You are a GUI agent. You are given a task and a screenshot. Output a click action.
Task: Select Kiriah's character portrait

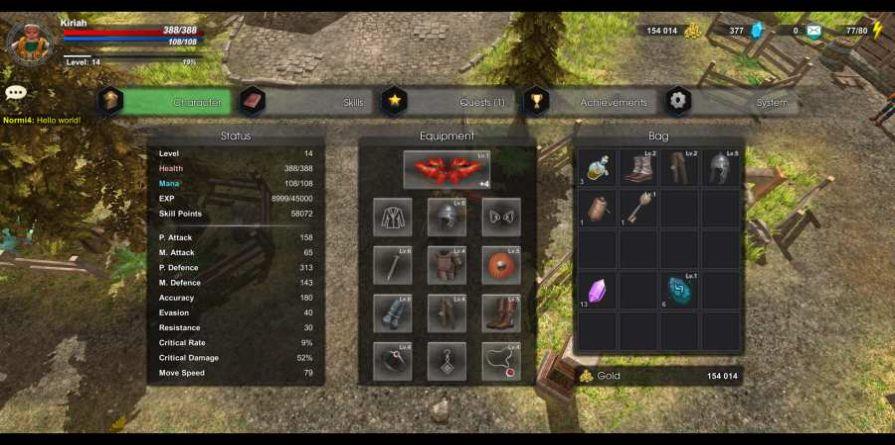point(29,41)
